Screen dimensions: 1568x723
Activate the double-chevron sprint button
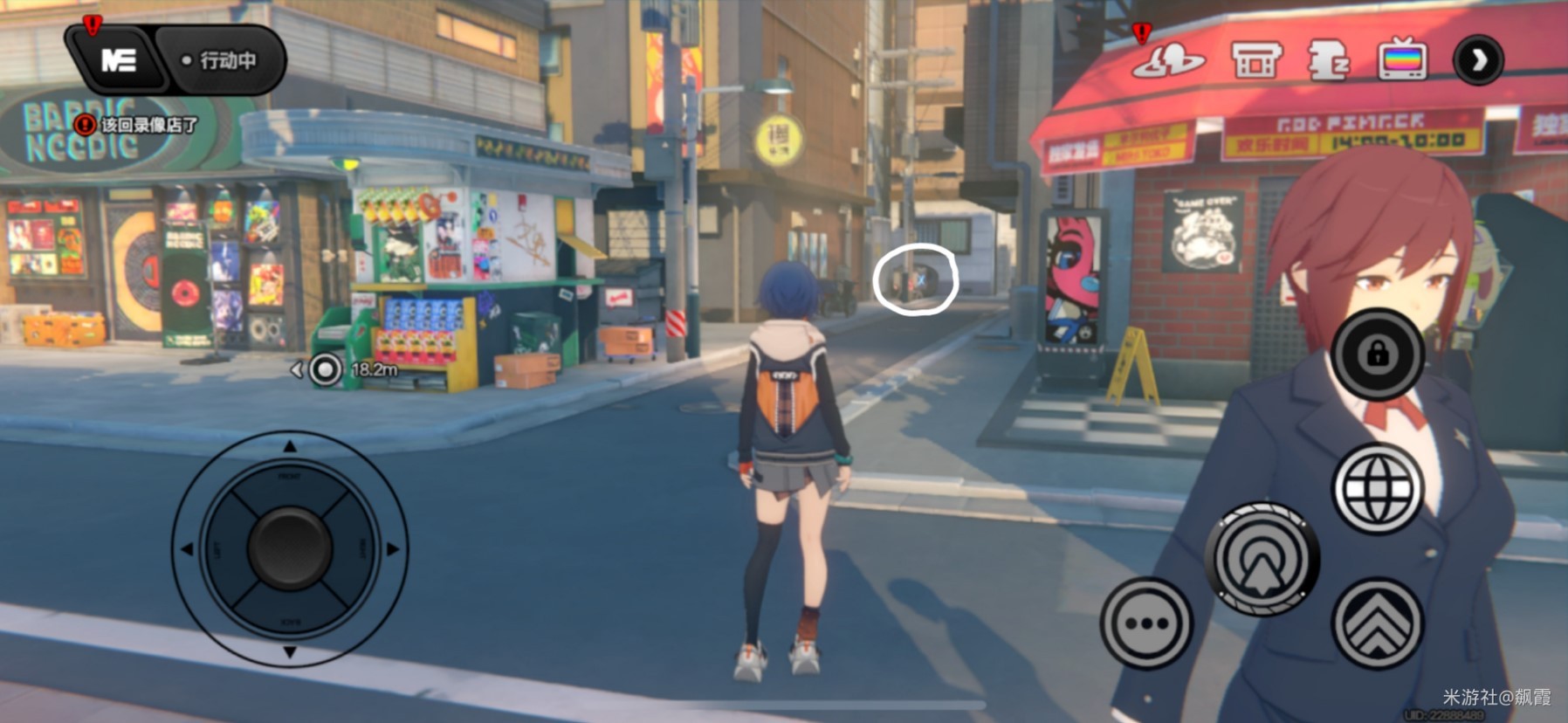point(1378,623)
